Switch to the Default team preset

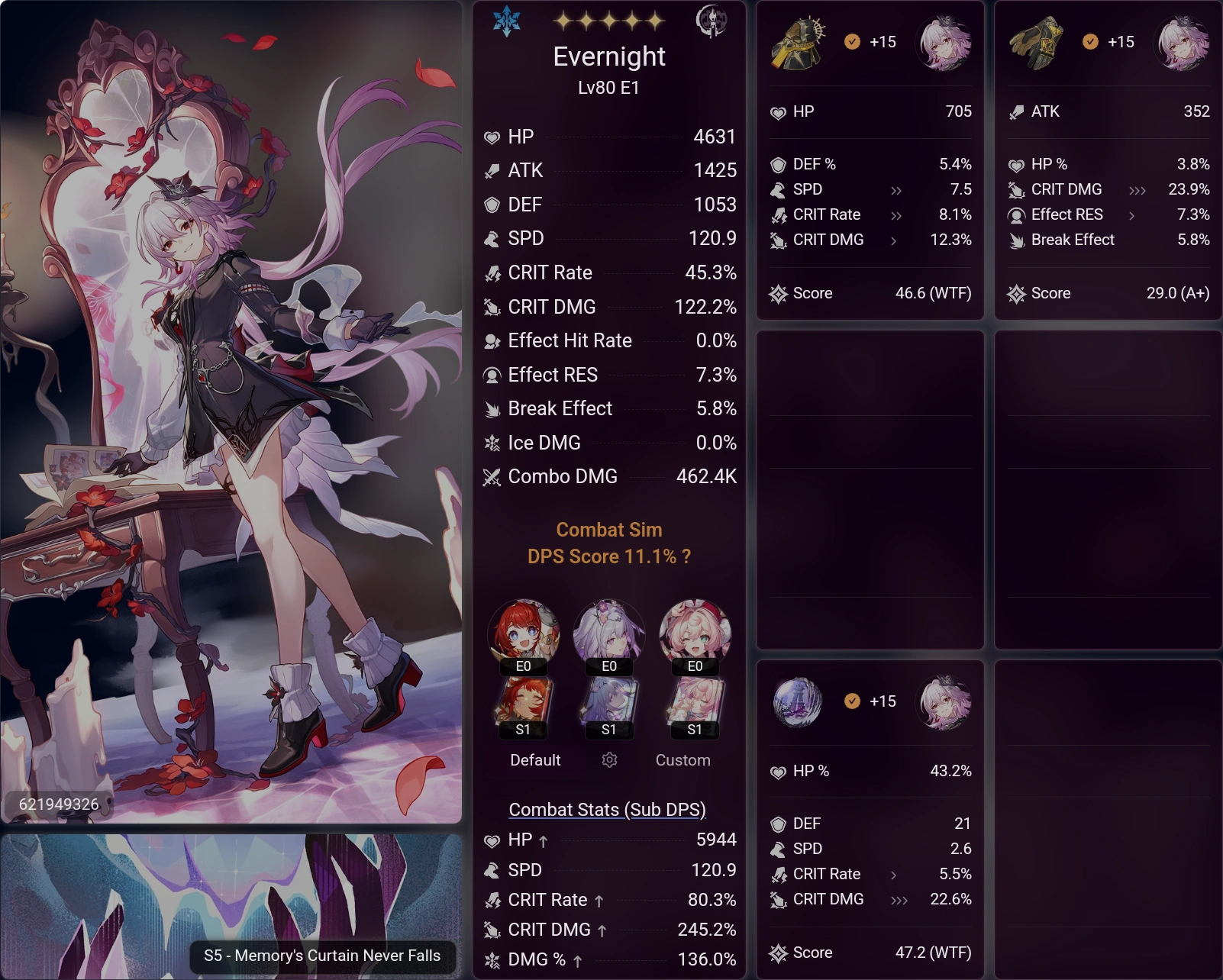point(534,760)
